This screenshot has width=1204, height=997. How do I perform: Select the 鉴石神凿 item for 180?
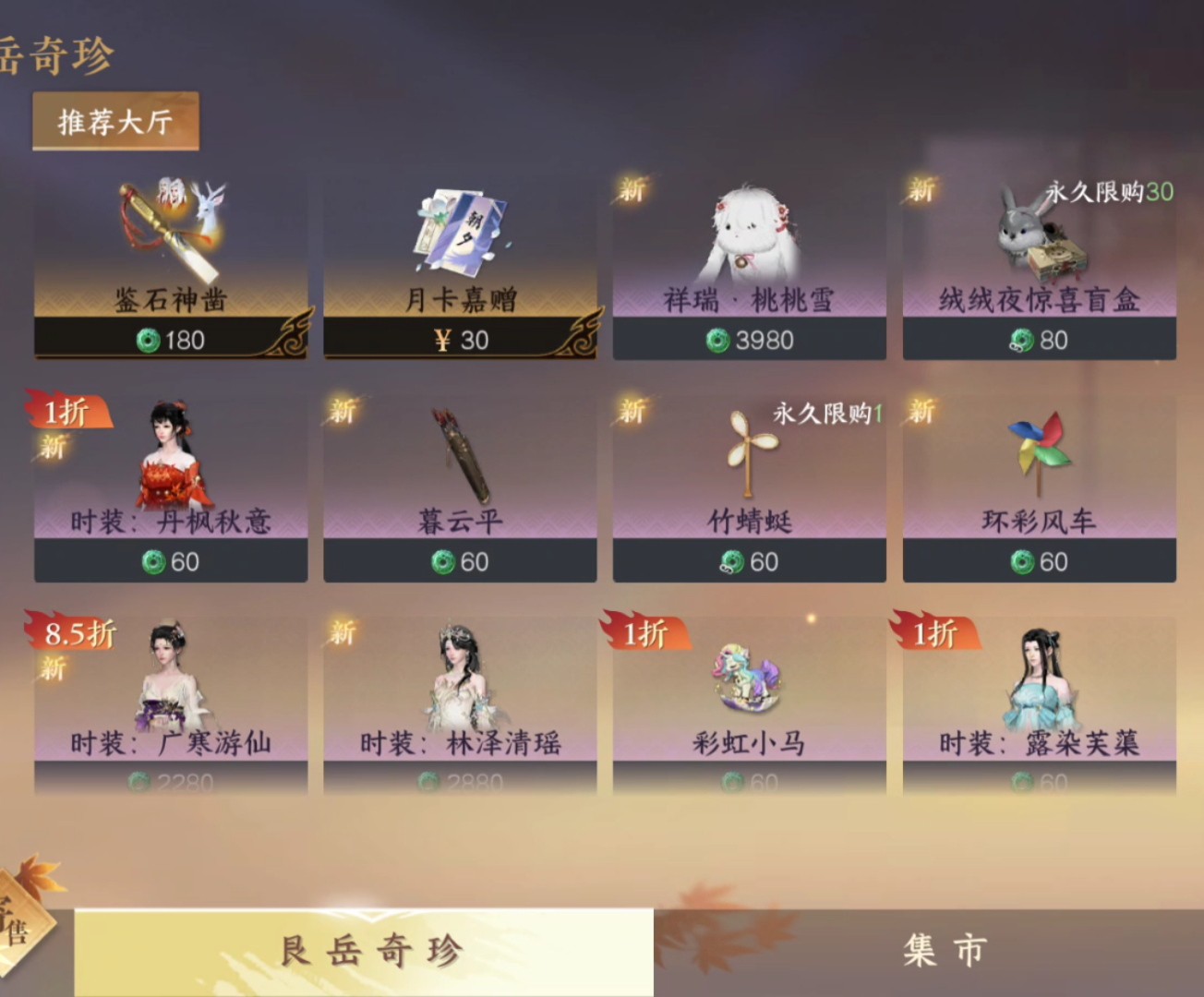click(171, 268)
